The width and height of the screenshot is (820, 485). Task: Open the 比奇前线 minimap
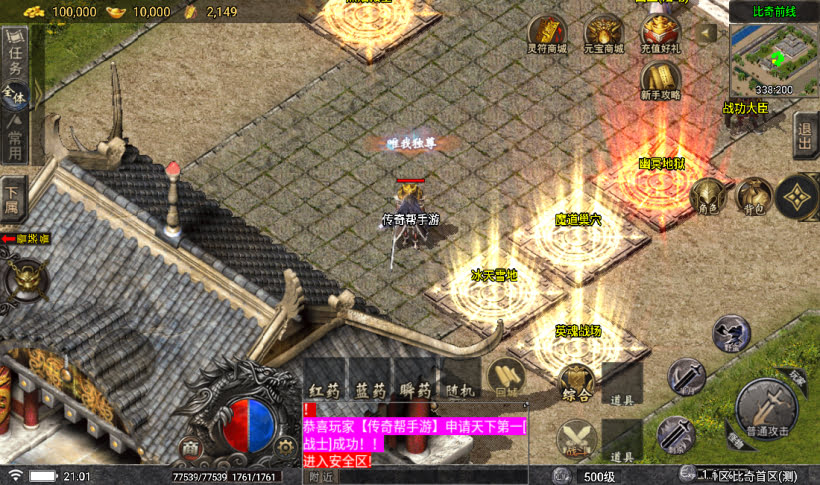pyautogui.click(x=775, y=58)
